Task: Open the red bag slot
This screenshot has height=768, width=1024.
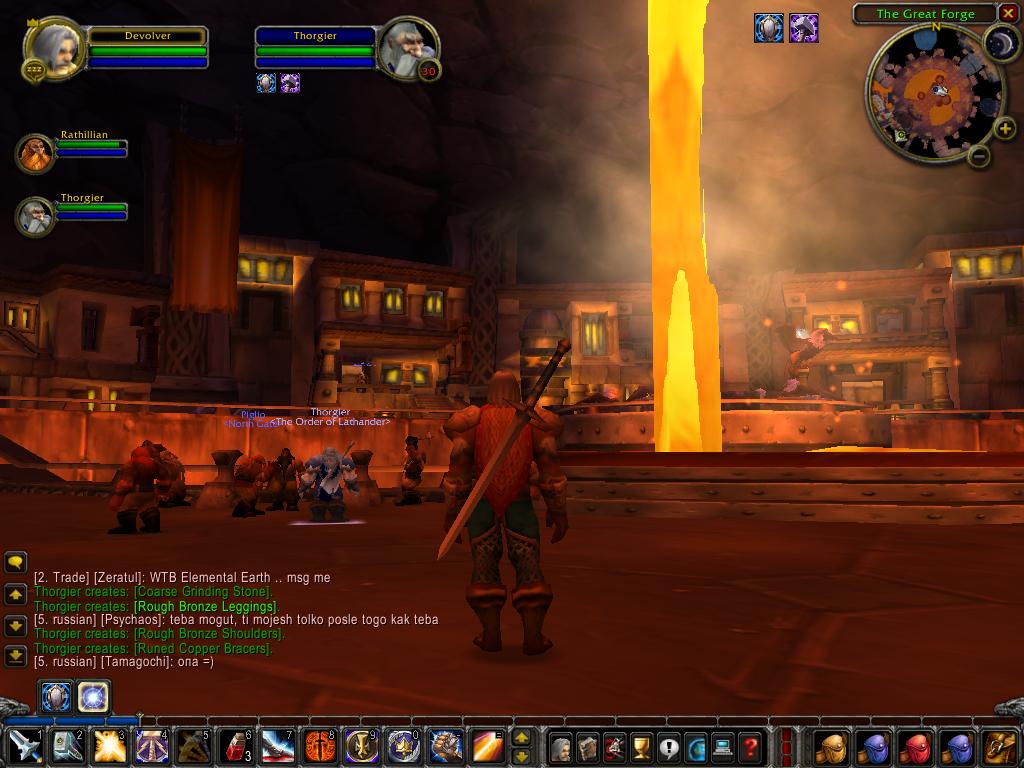Action: coord(917,746)
